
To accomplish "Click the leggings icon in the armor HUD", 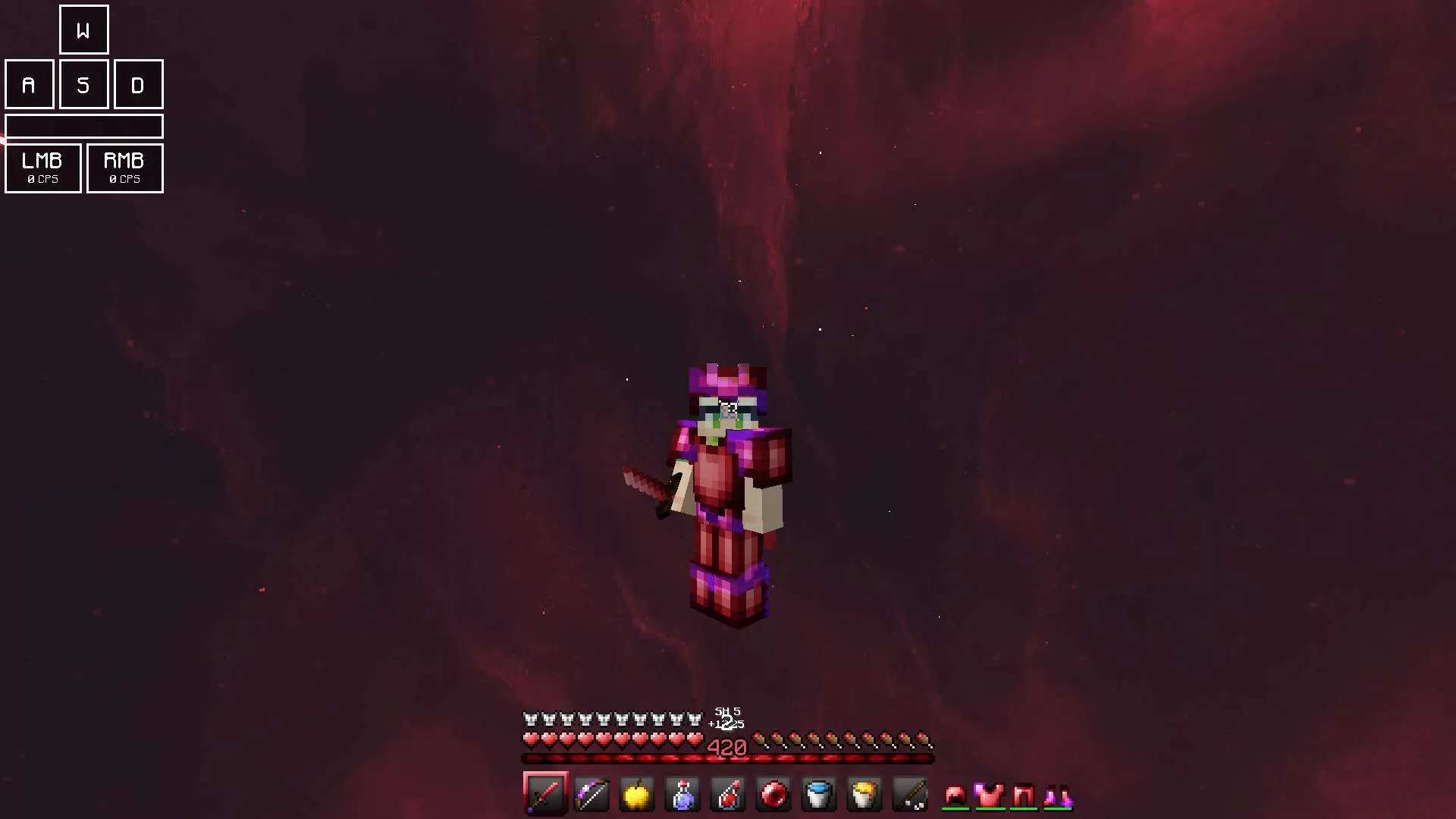I will click(x=1022, y=795).
